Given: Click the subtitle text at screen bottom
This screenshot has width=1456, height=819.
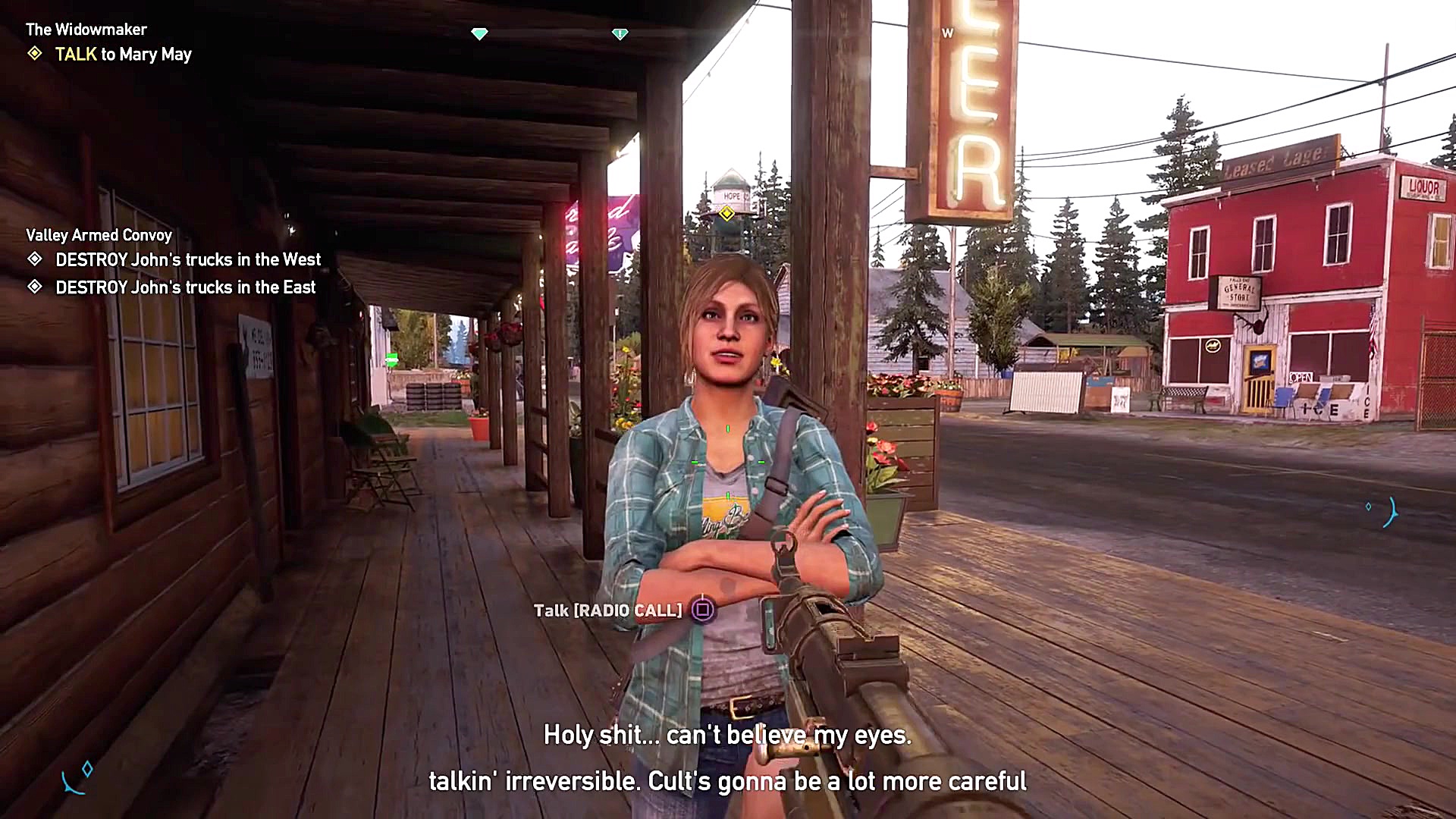Looking at the screenshot, I should (x=726, y=758).
